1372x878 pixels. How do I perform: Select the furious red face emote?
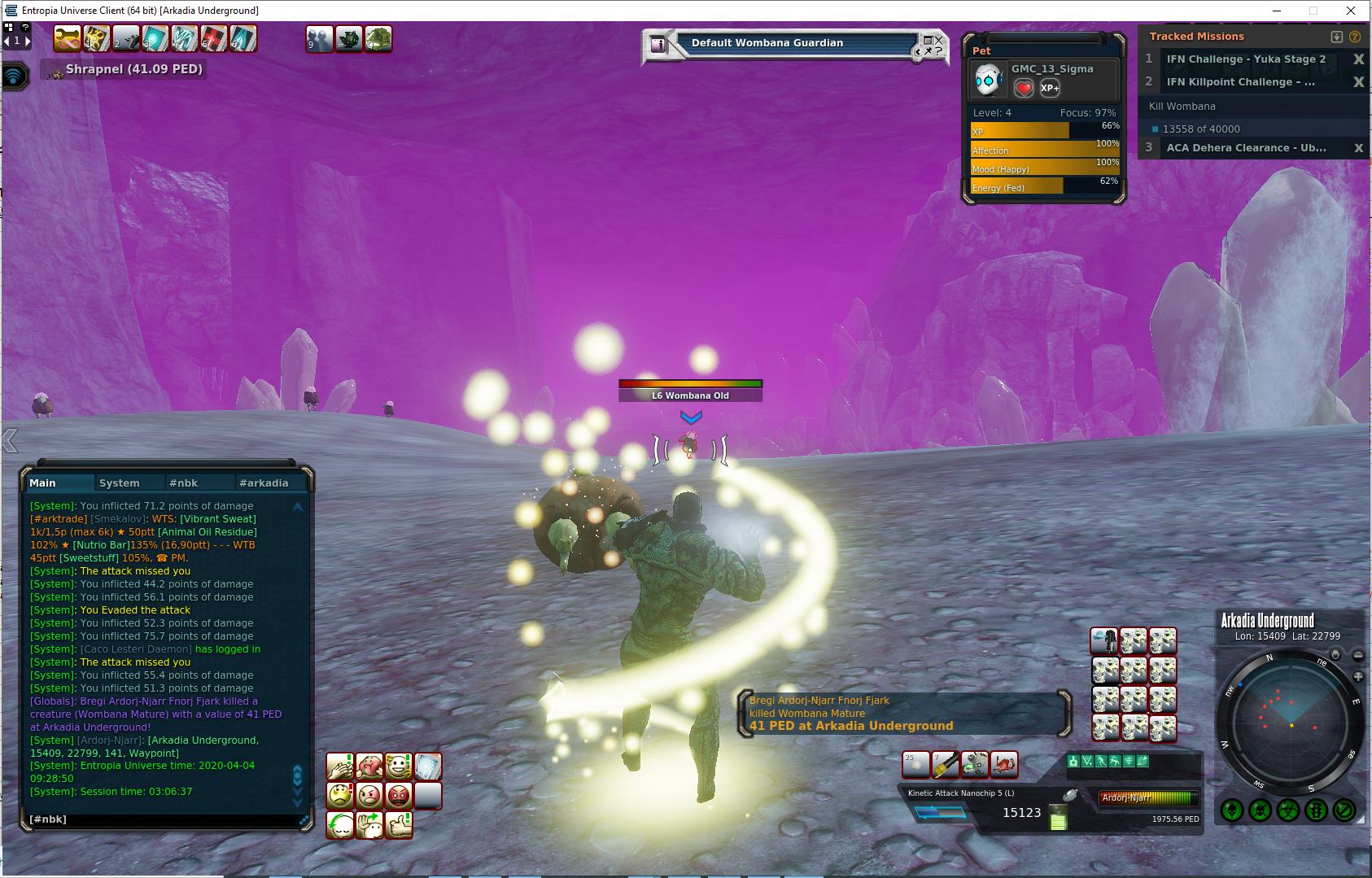point(399,795)
